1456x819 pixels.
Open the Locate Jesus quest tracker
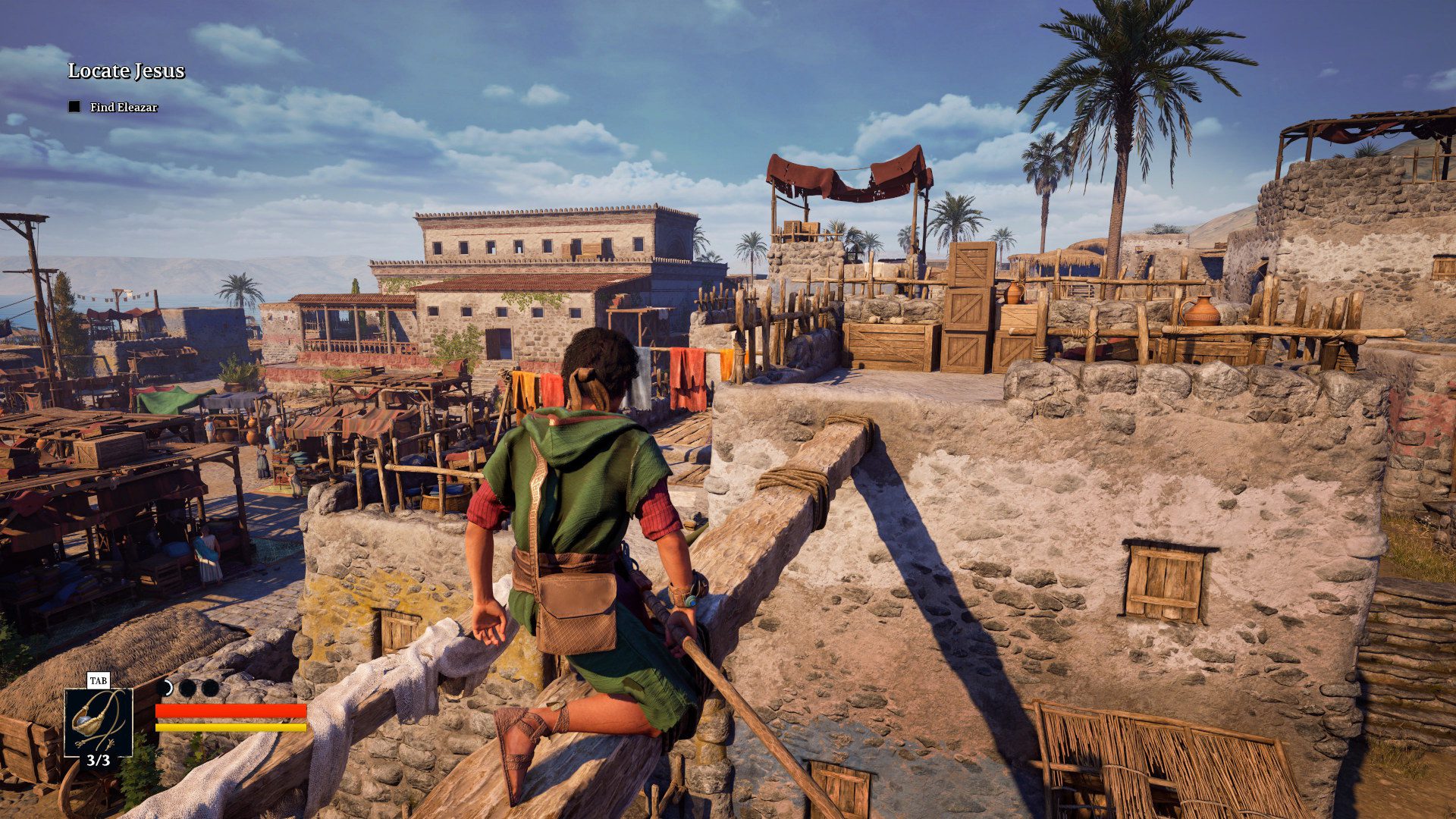tap(127, 71)
